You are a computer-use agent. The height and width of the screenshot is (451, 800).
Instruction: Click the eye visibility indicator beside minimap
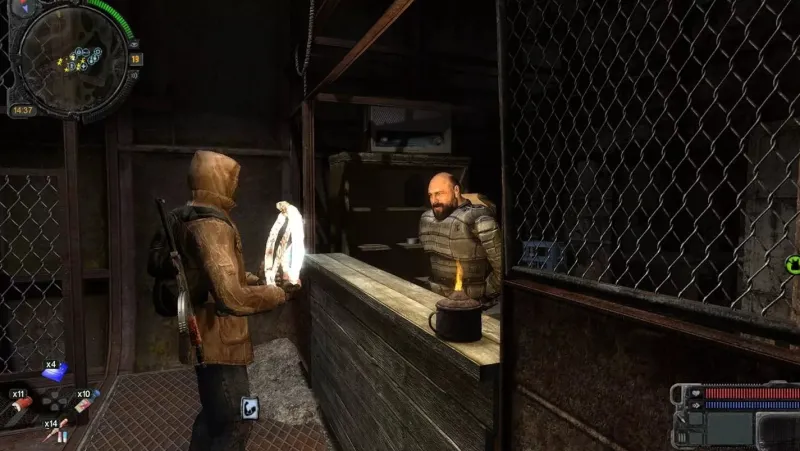[x=136, y=43]
